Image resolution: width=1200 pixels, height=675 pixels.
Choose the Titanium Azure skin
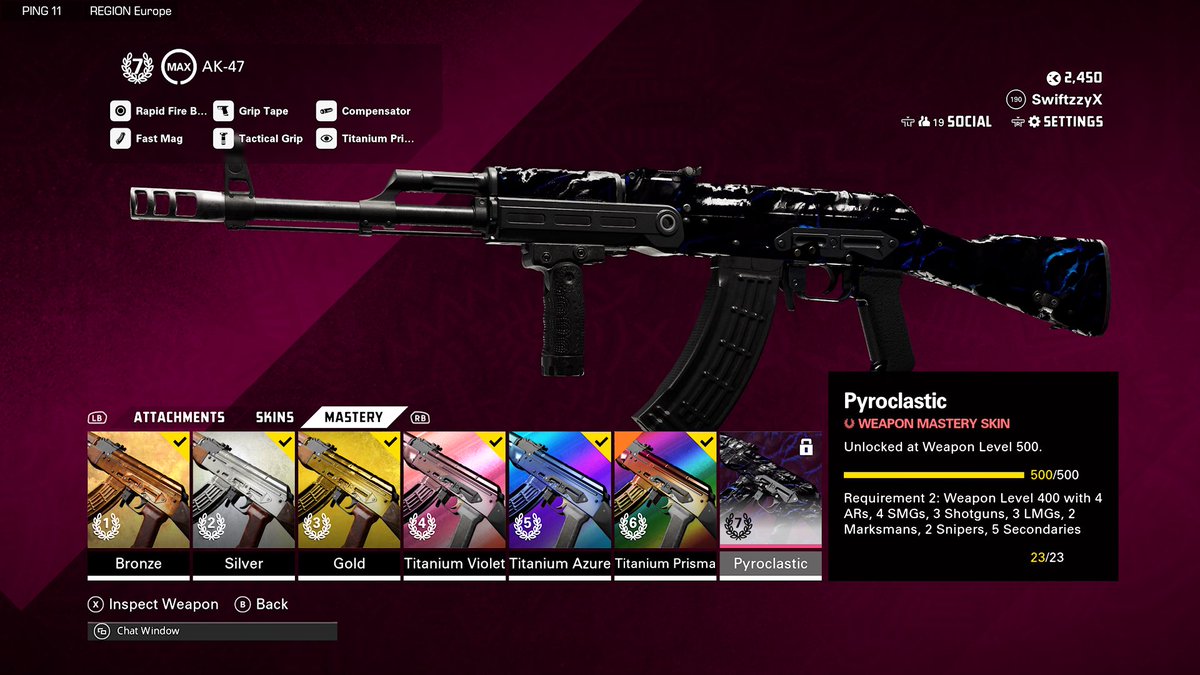click(x=559, y=493)
